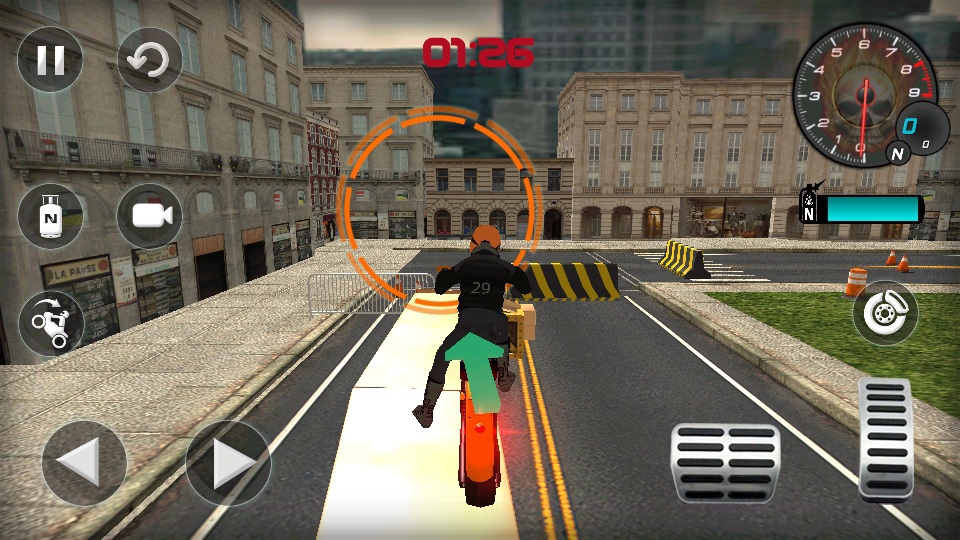This screenshot has width=960, height=540.
Task: Step on the tall gas pedal
Action: [x=885, y=438]
